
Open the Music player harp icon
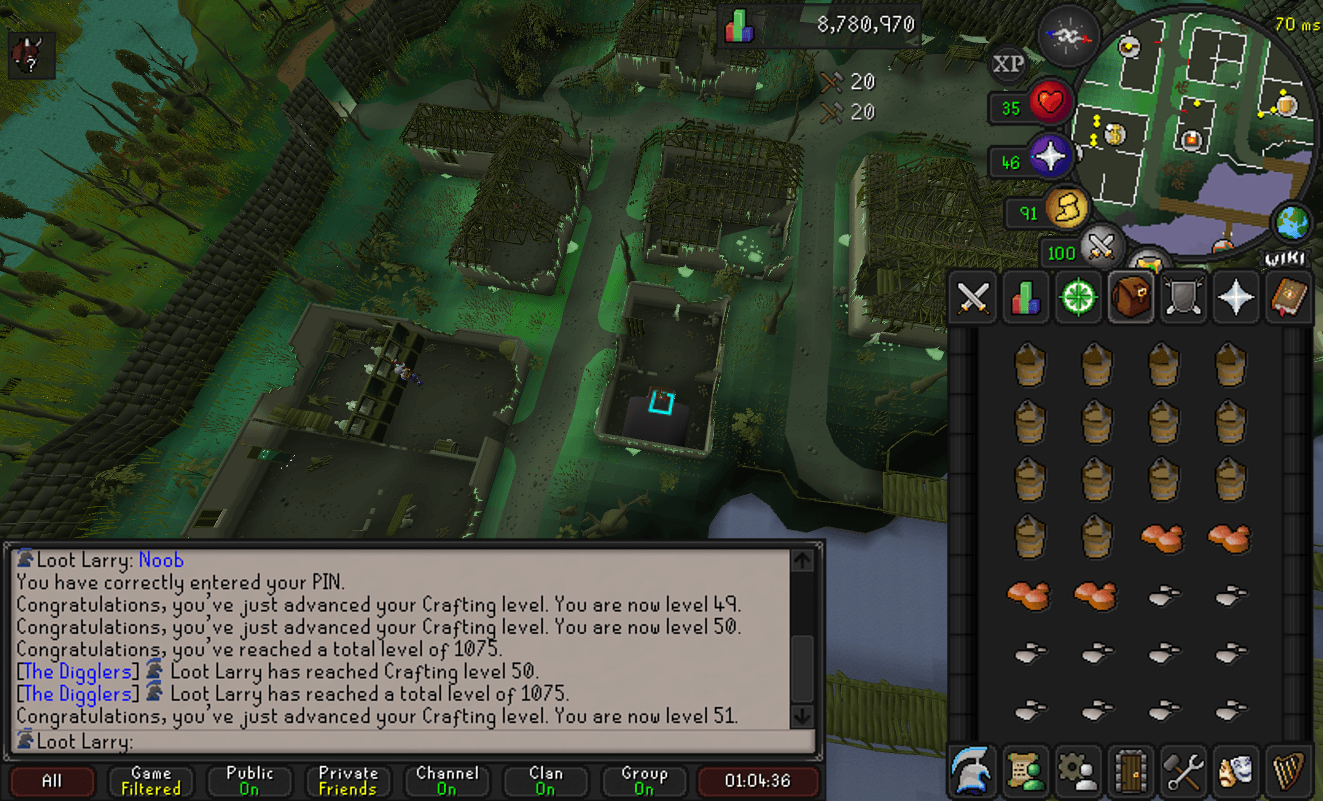point(1288,770)
